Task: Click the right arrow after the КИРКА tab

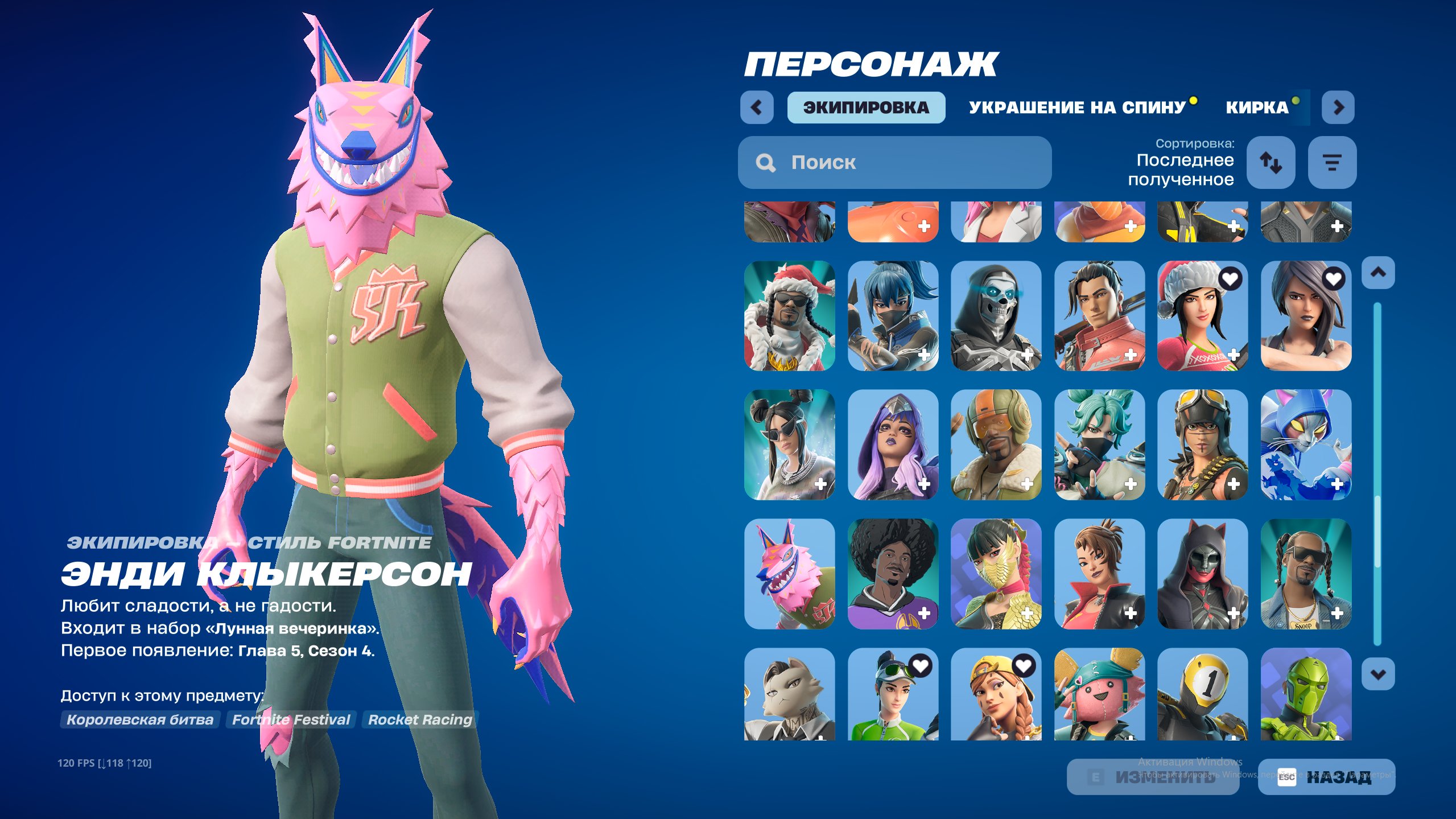Action: (1338, 107)
